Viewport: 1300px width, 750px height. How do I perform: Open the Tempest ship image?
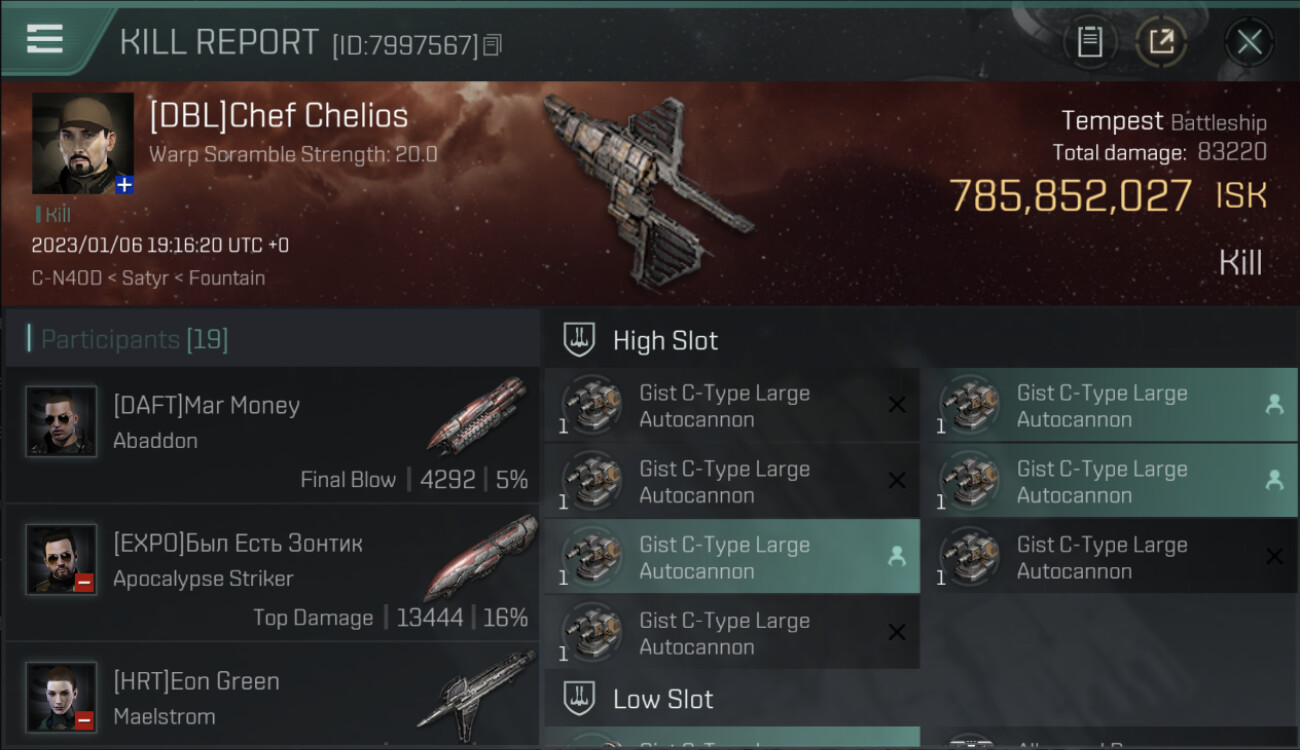click(x=645, y=185)
